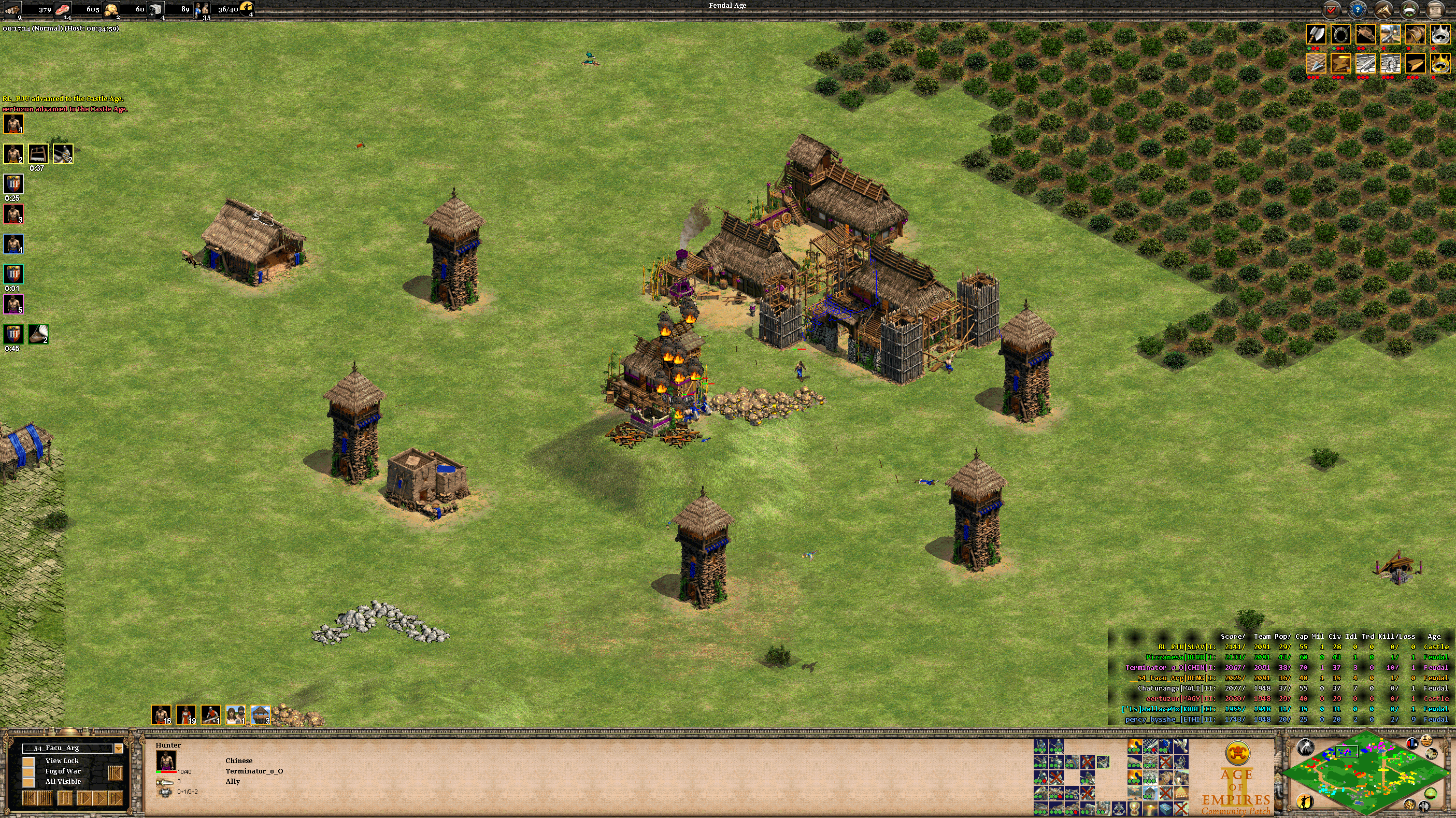
Task: Open the main menu scroll button
Action: pos(1436,10)
